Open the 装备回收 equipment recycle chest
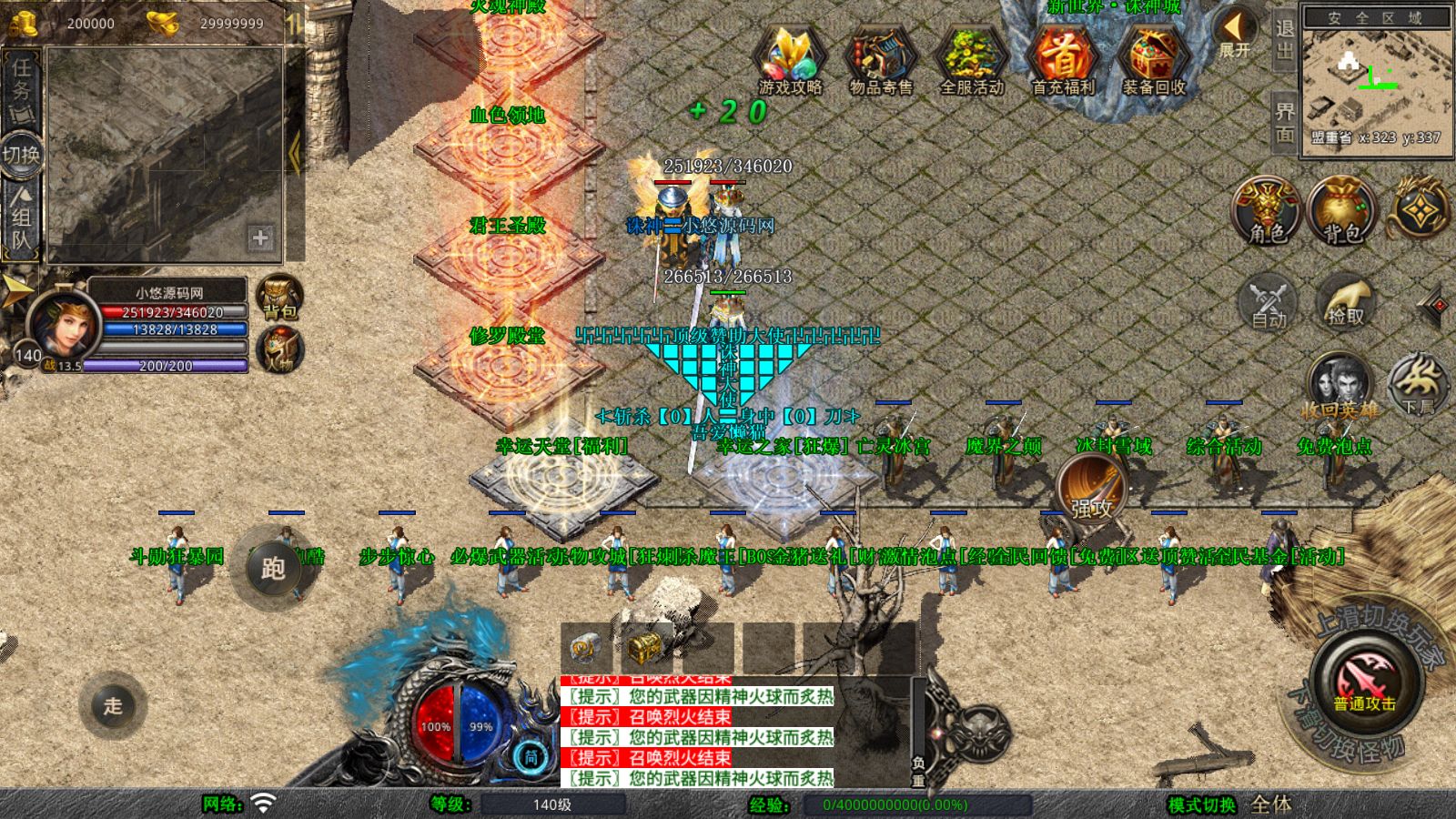This screenshot has height=819, width=1456. 1153,60
